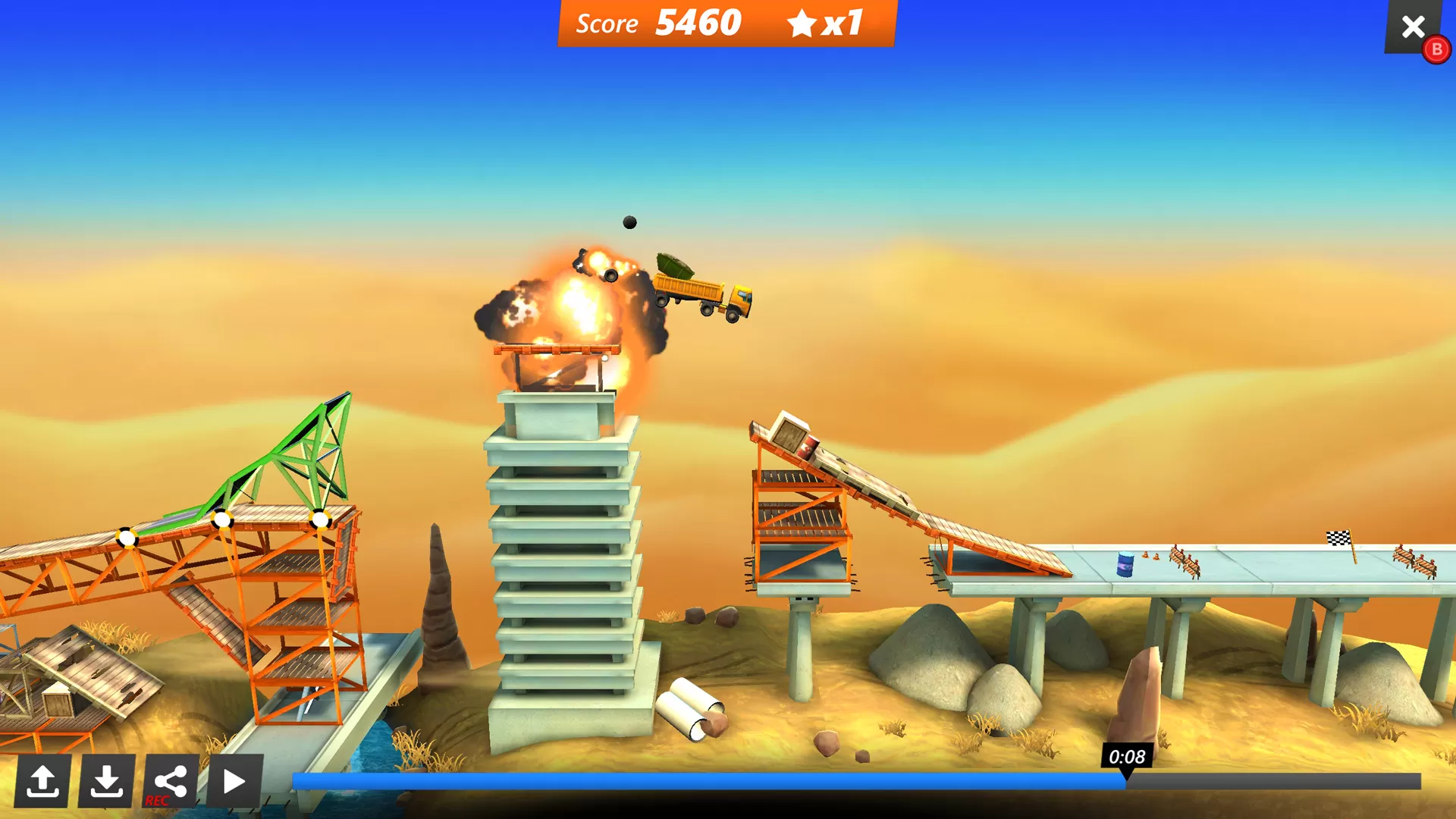This screenshot has width=1456, height=819.
Task: Click the cannonball in the sky
Action: click(x=629, y=221)
